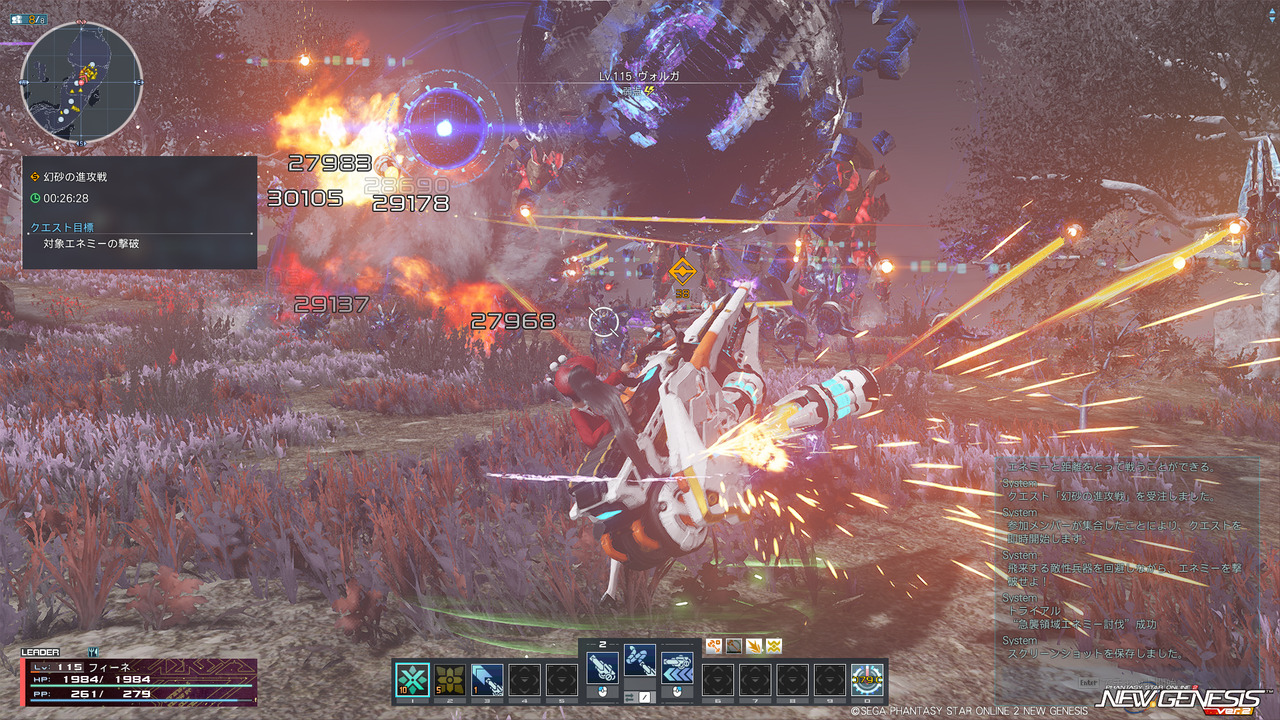Open the circular minimap
The image size is (1280, 720).
[82, 81]
